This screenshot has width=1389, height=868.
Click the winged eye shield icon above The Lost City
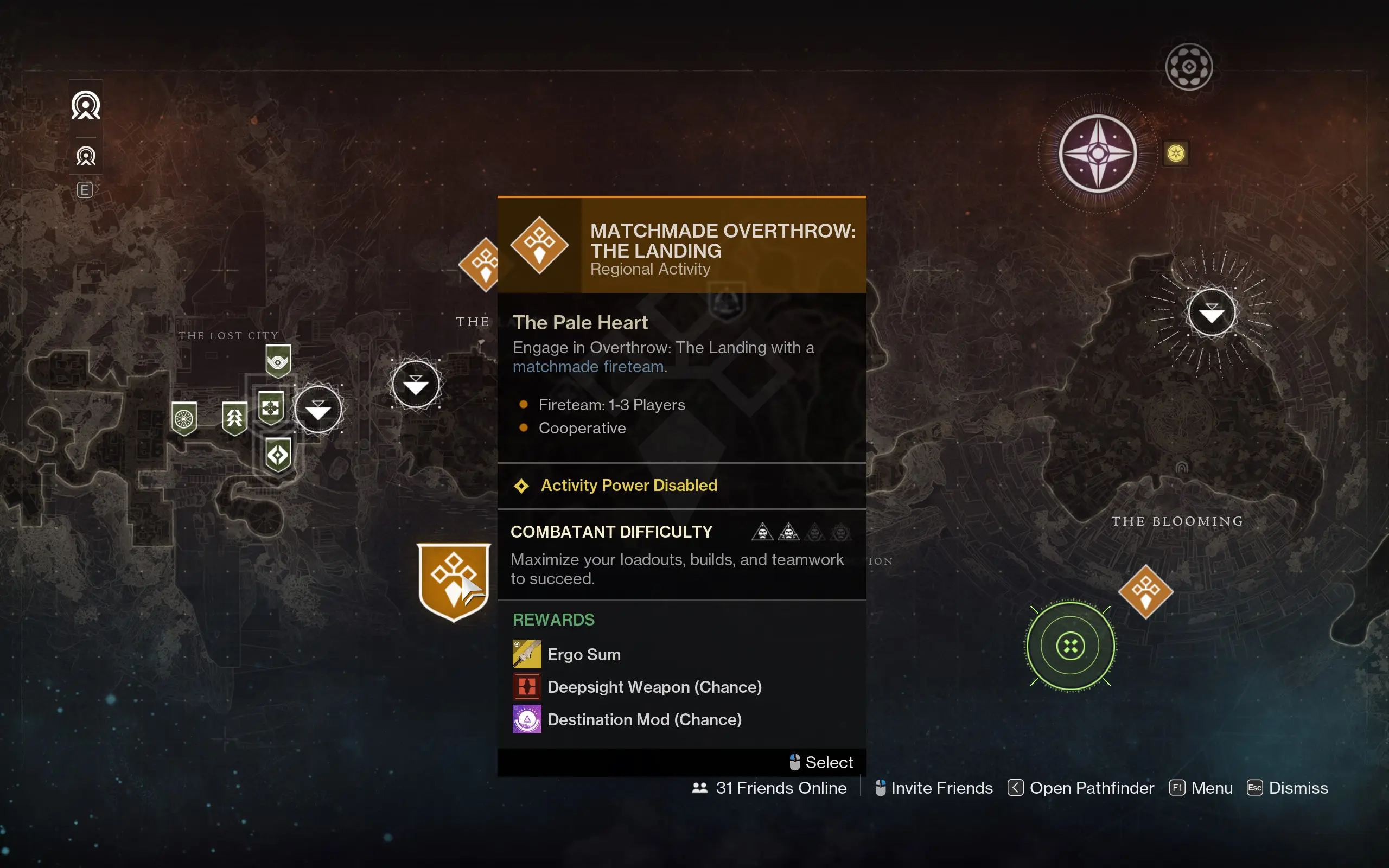pyautogui.click(x=278, y=361)
